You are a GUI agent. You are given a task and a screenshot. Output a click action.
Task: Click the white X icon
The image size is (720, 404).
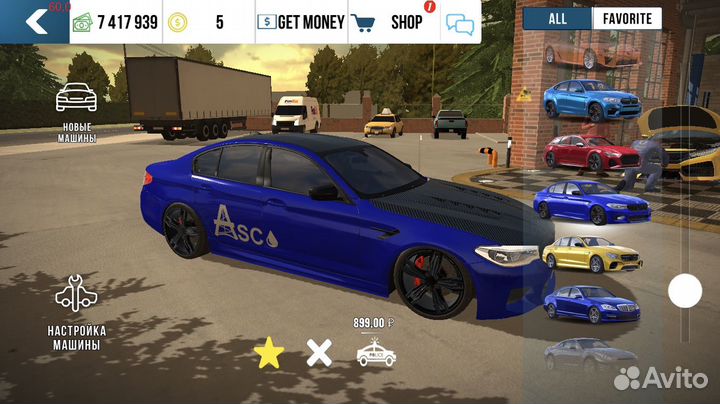coord(319,352)
